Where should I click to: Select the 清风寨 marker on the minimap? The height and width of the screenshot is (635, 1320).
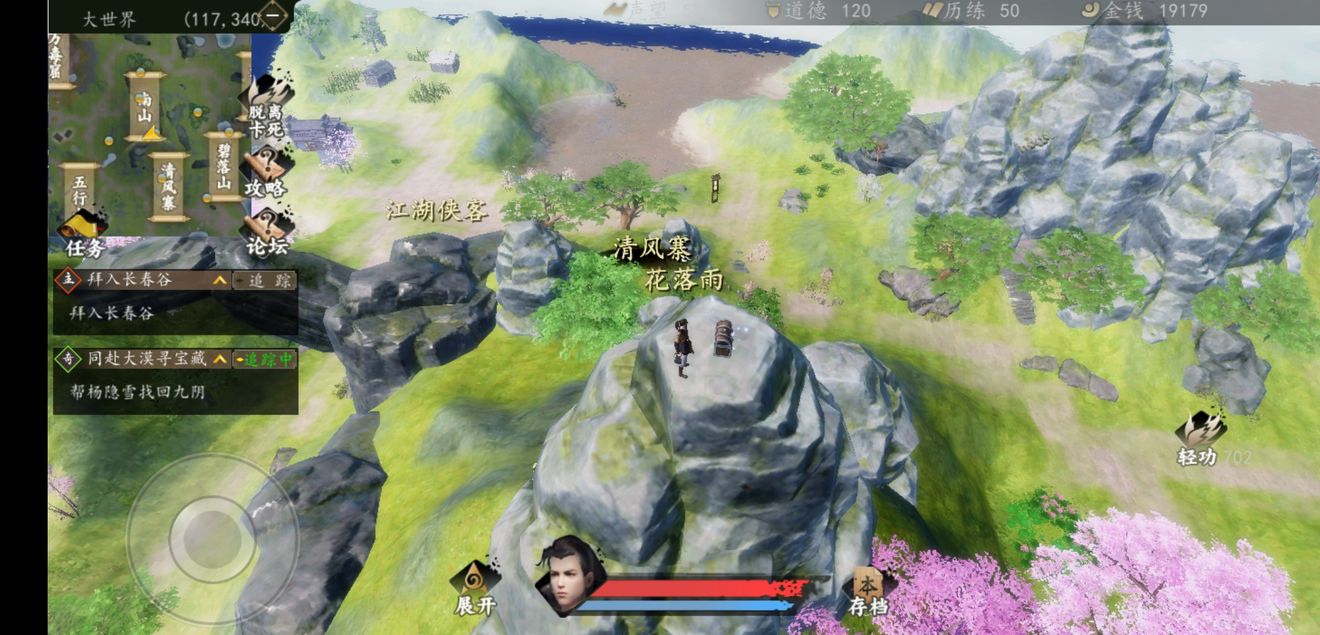169,187
